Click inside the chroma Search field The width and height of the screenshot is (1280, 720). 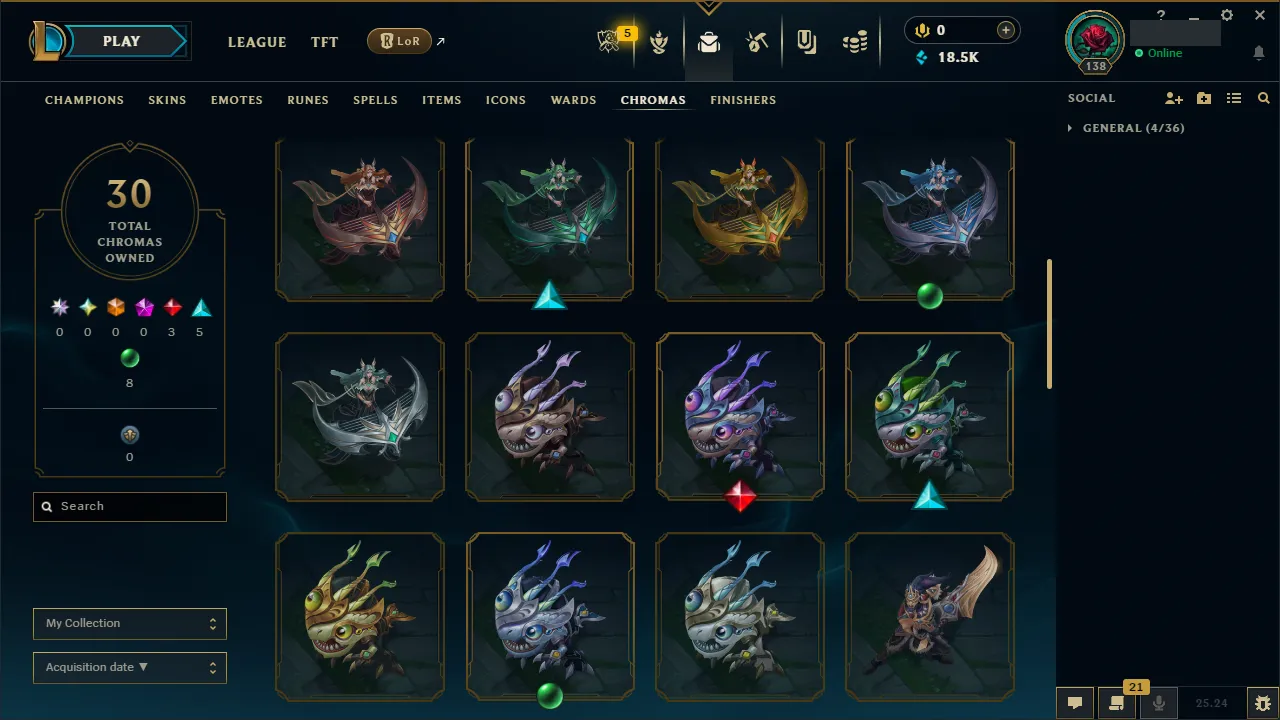pyautogui.click(x=129, y=506)
